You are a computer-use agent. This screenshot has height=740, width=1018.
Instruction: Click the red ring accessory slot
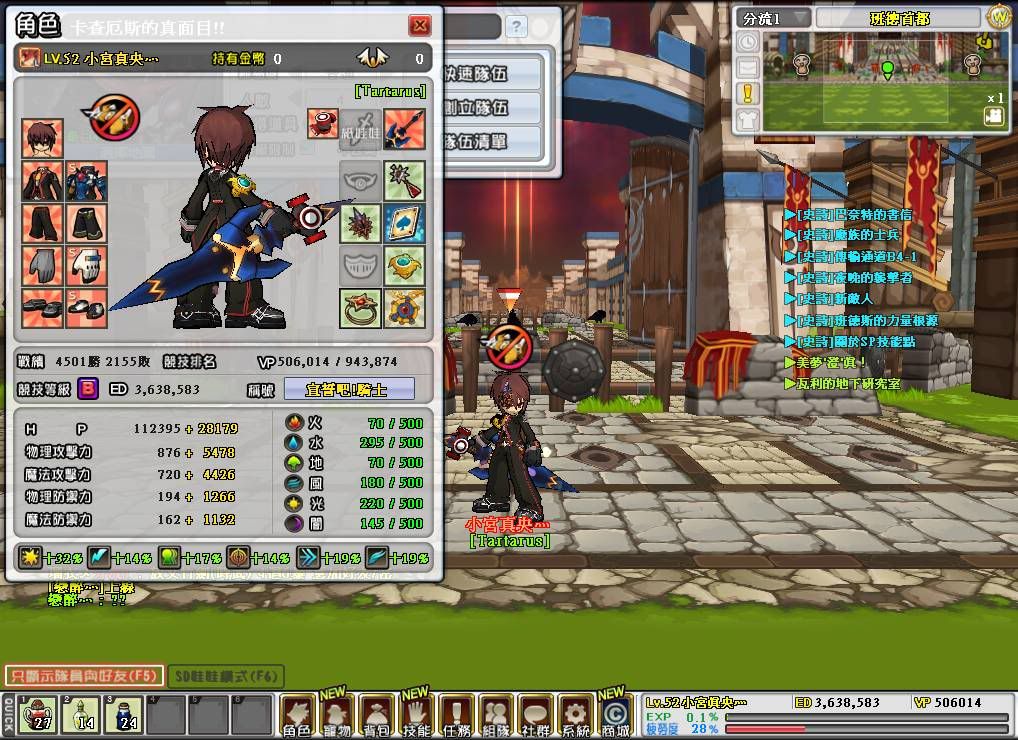click(360, 308)
